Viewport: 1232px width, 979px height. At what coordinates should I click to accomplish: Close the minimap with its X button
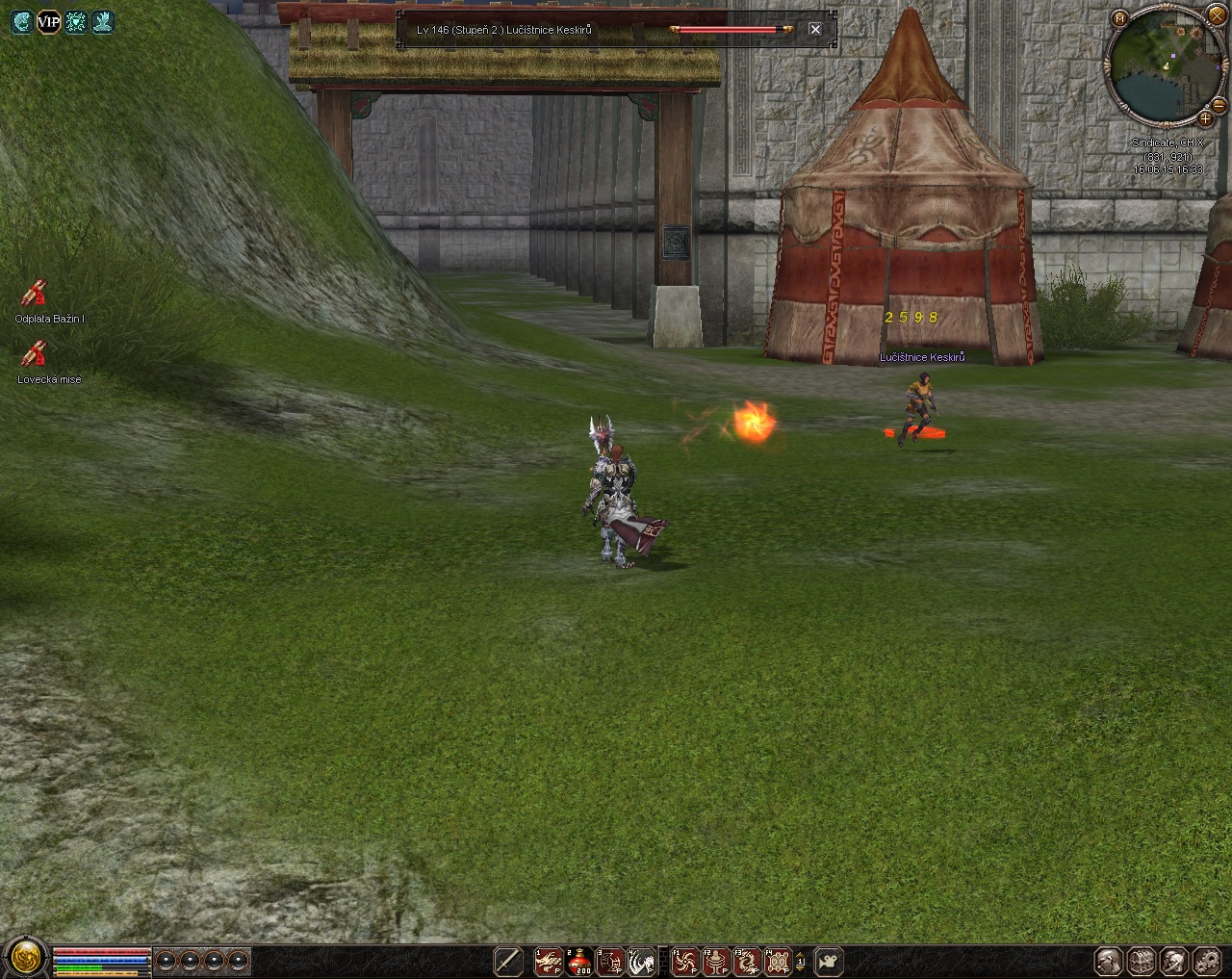coord(1217,16)
